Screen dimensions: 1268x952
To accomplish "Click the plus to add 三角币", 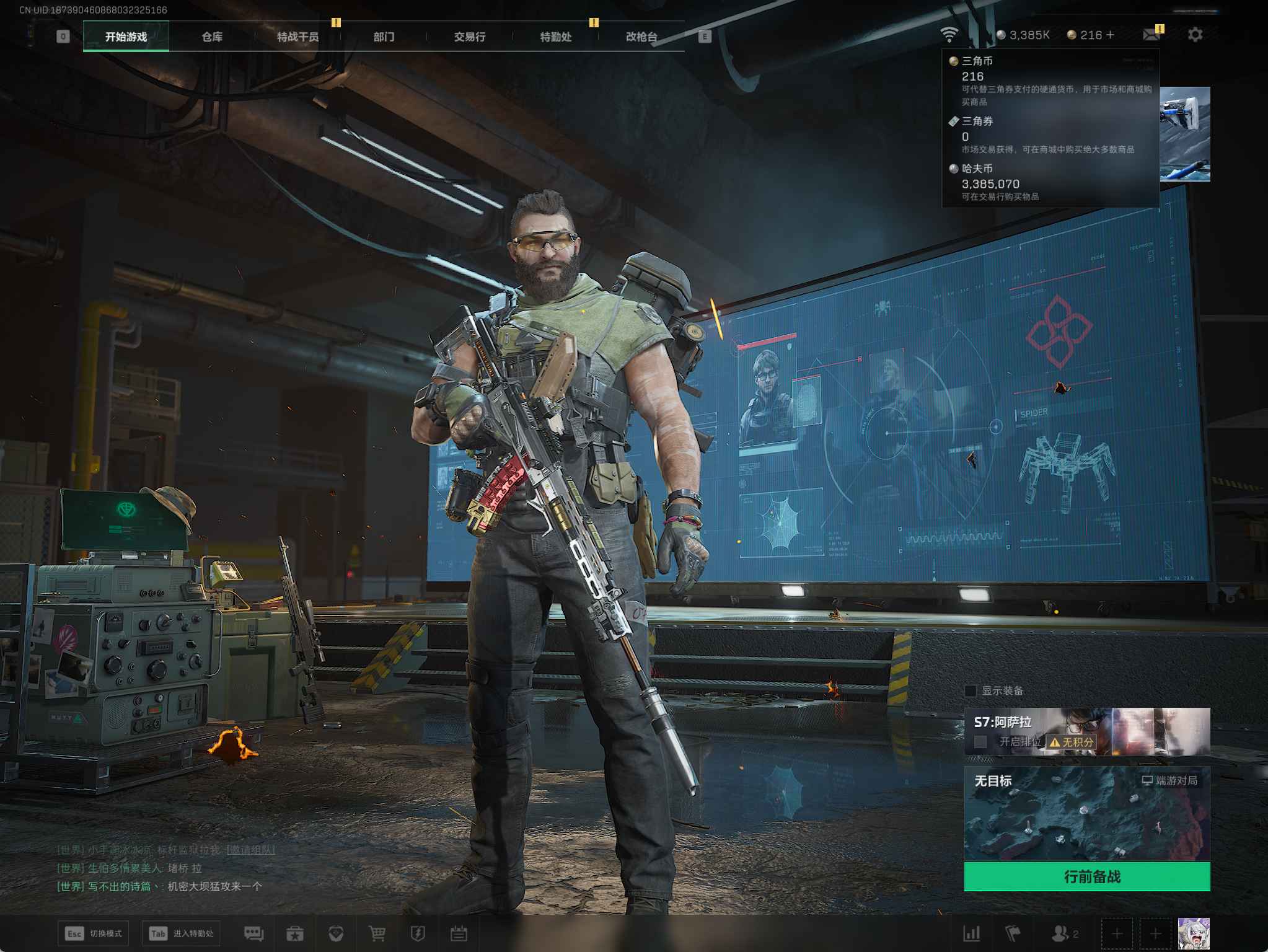I will tap(1110, 35).
